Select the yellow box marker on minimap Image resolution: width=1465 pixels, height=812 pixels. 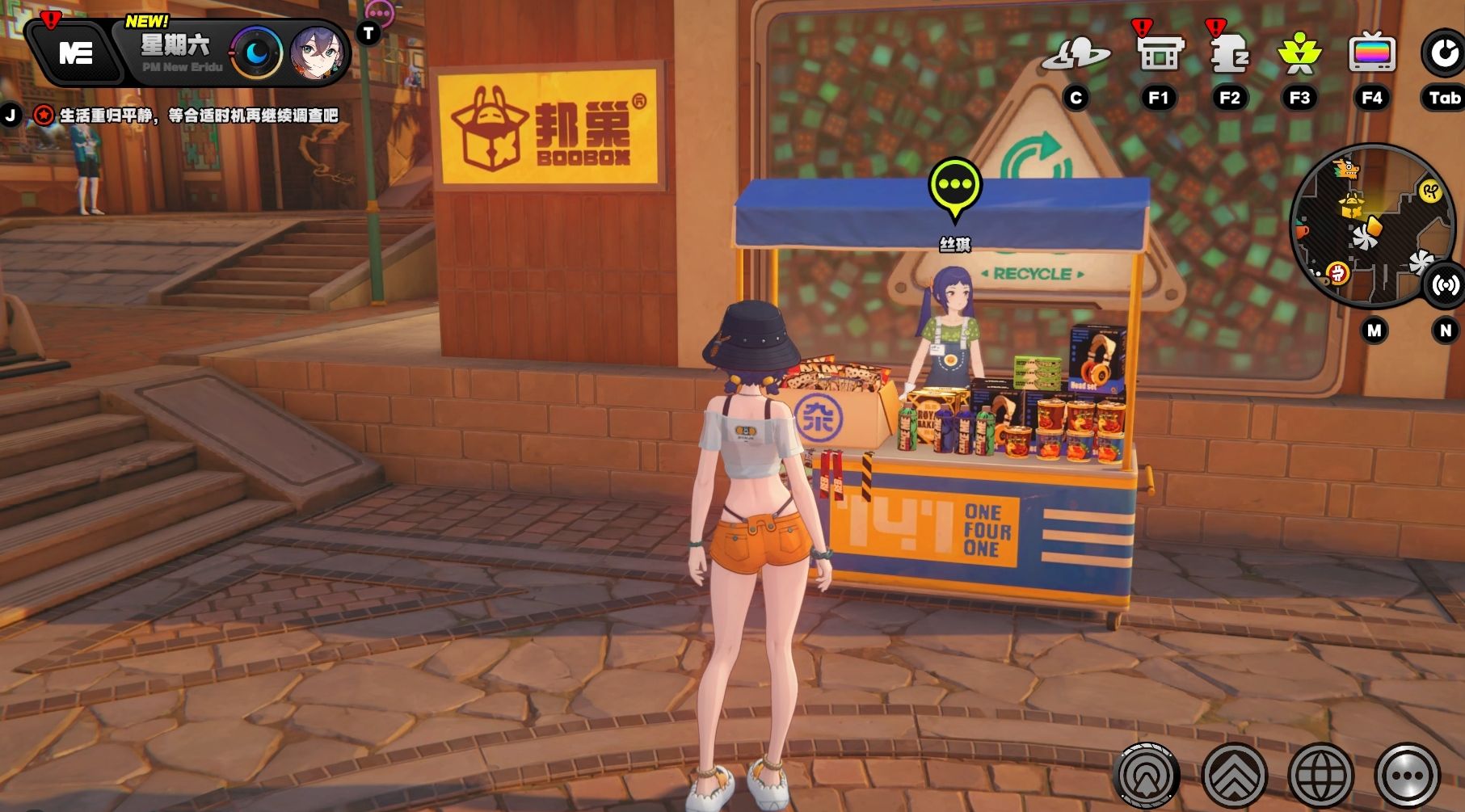[1351, 205]
